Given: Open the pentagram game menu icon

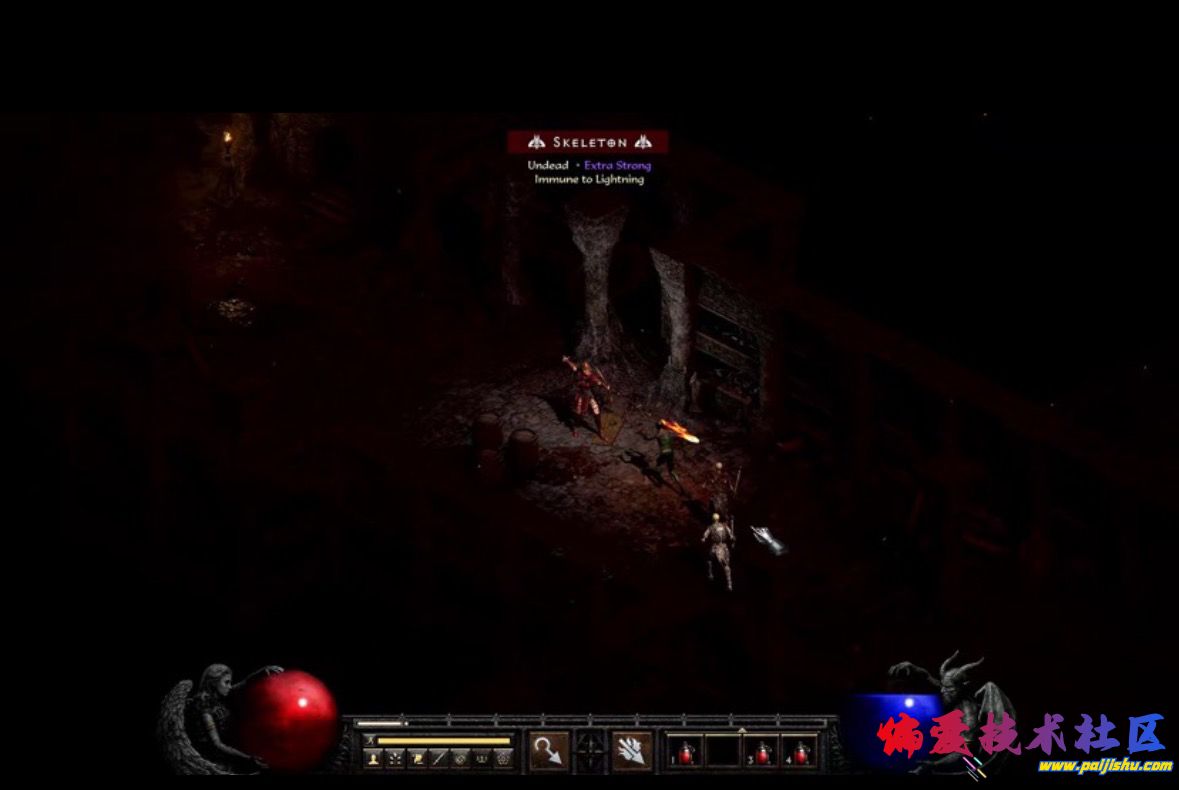Looking at the screenshot, I should coord(504,759).
